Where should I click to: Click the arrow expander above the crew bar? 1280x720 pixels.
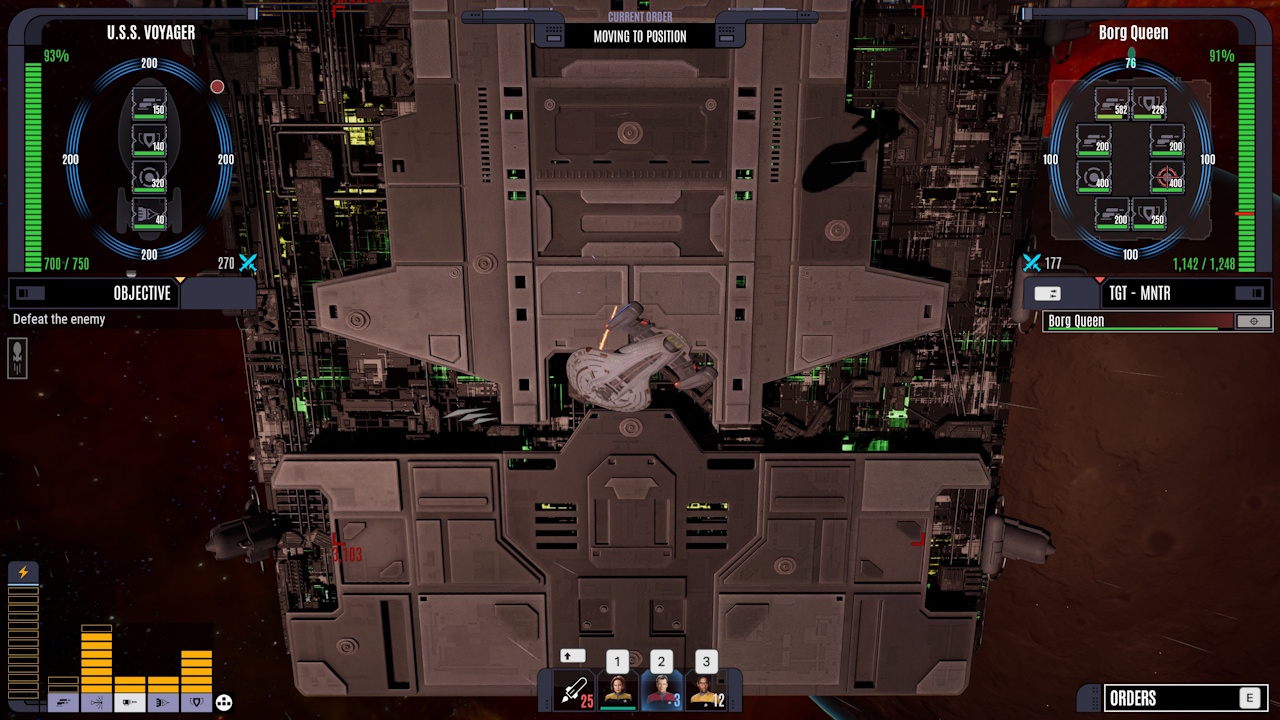click(x=570, y=656)
